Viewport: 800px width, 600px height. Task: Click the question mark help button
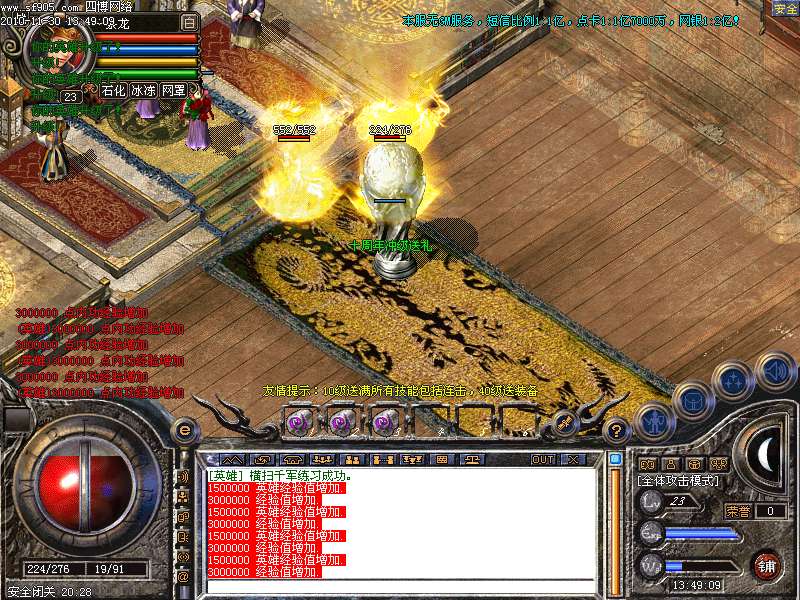[x=617, y=431]
